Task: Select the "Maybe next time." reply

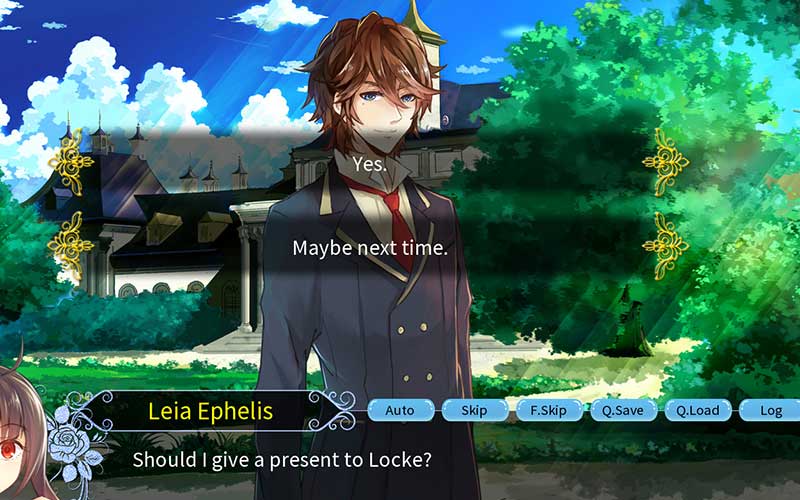Action: tap(370, 247)
